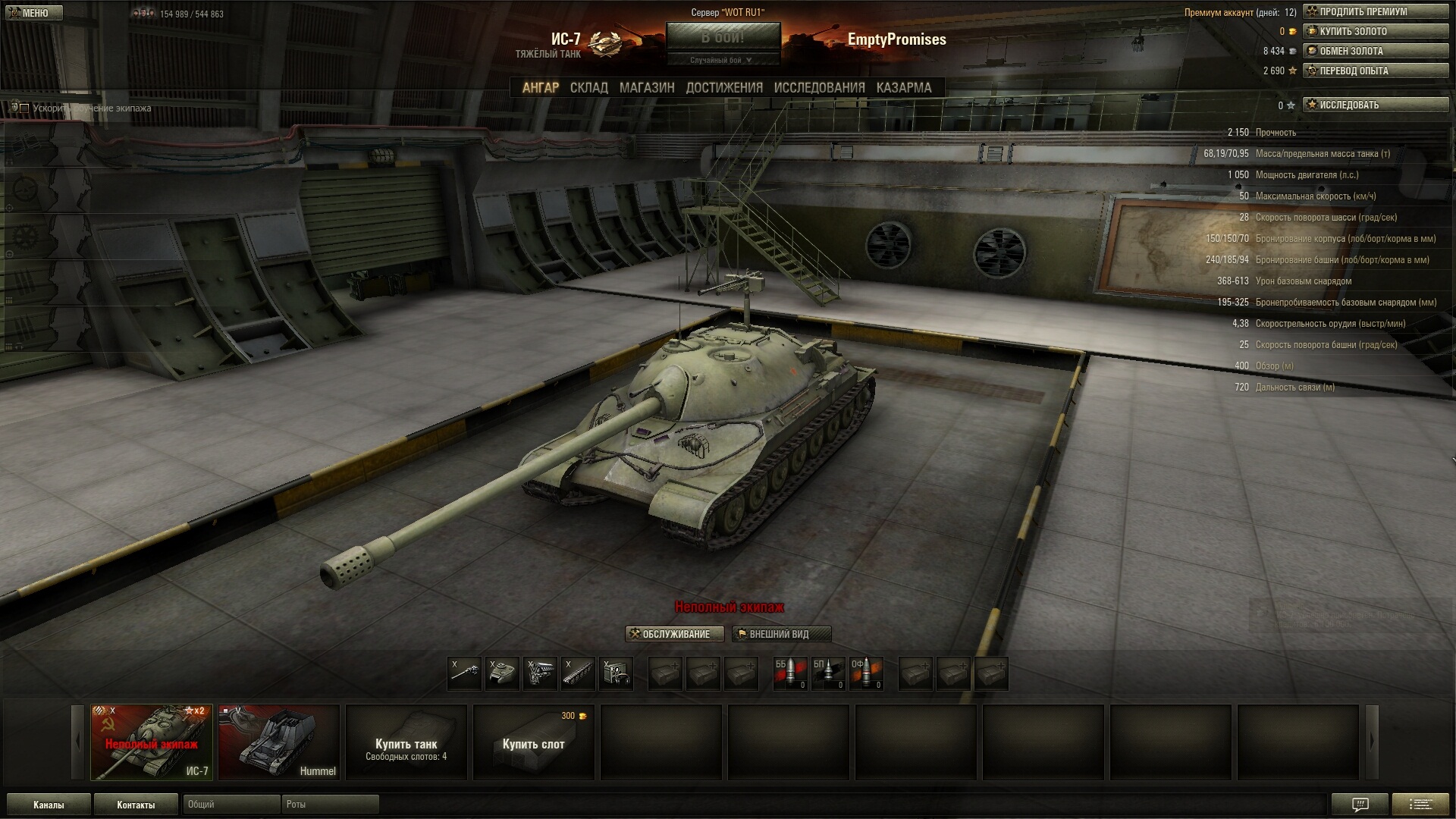Viewport: 1456px width, 819px height.
Task: Buy a slot with Купить слот
Action: pos(534,742)
